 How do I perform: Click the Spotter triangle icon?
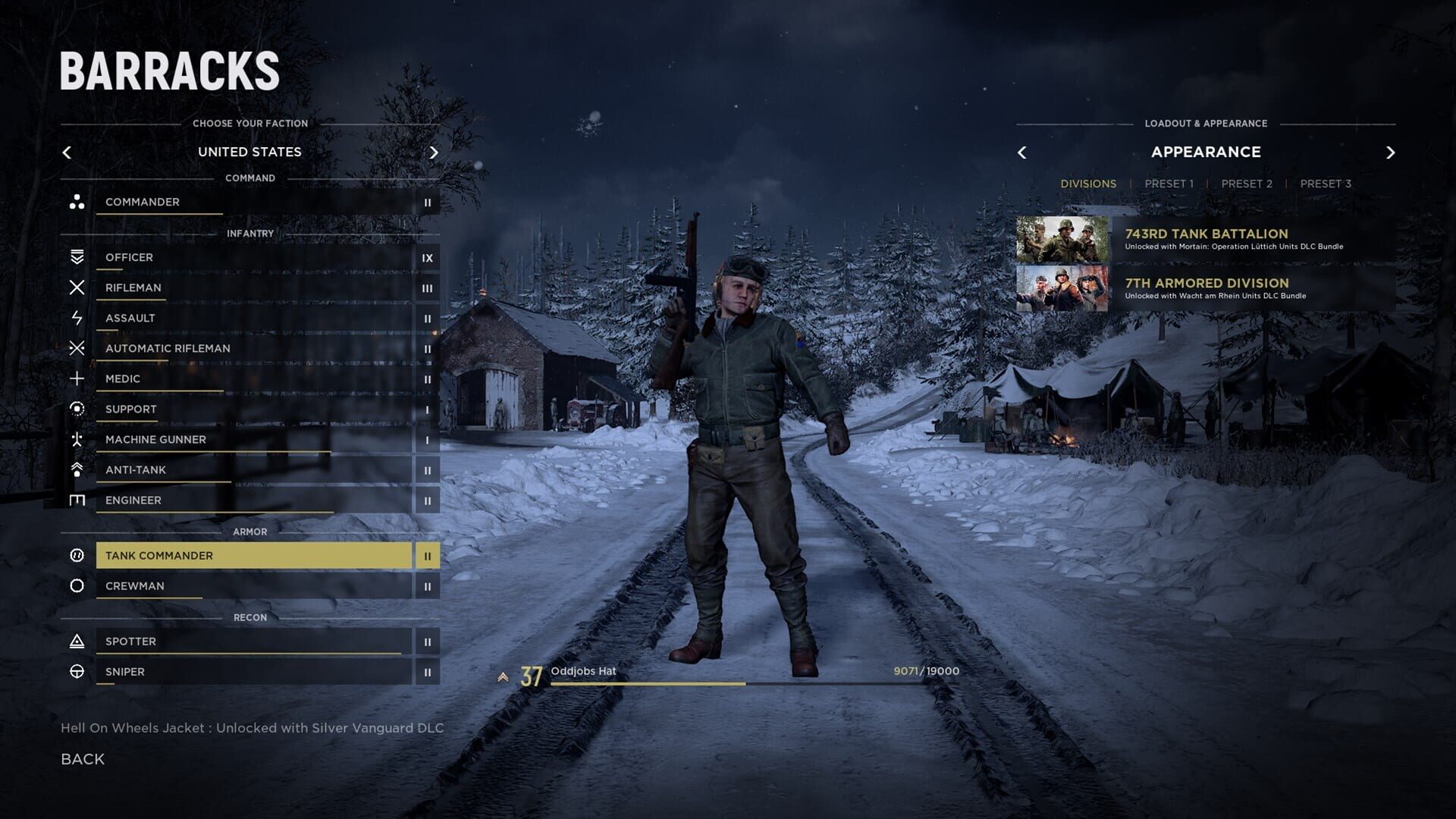click(x=77, y=641)
